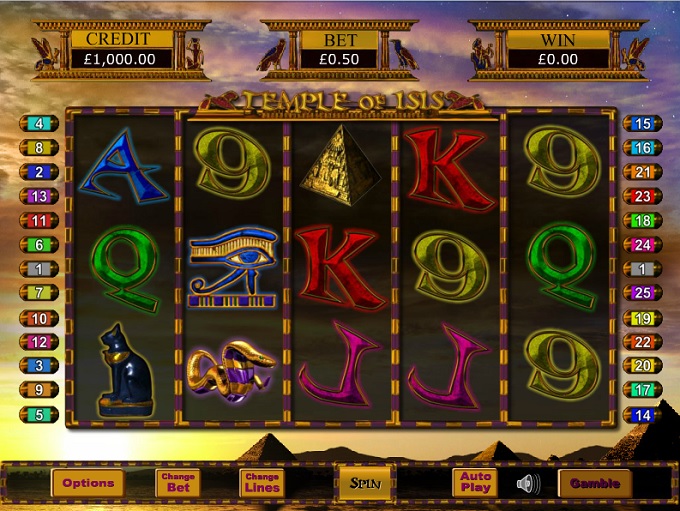Choose payline number 14 marker
The width and height of the screenshot is (680, 511).
point(642,414)
